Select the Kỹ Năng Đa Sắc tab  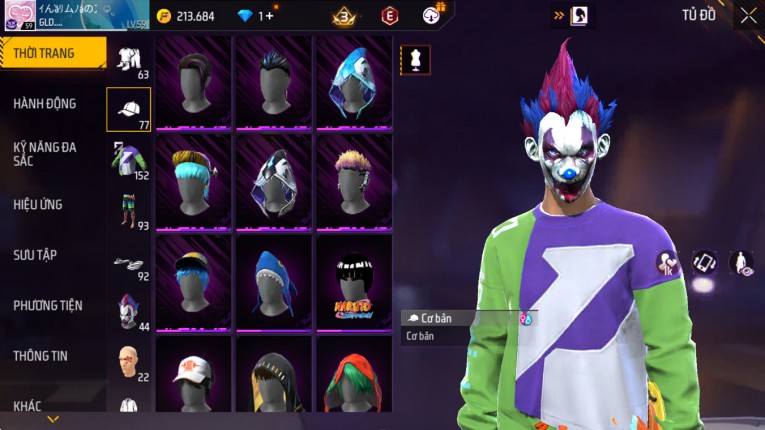(x=45, y=153)
